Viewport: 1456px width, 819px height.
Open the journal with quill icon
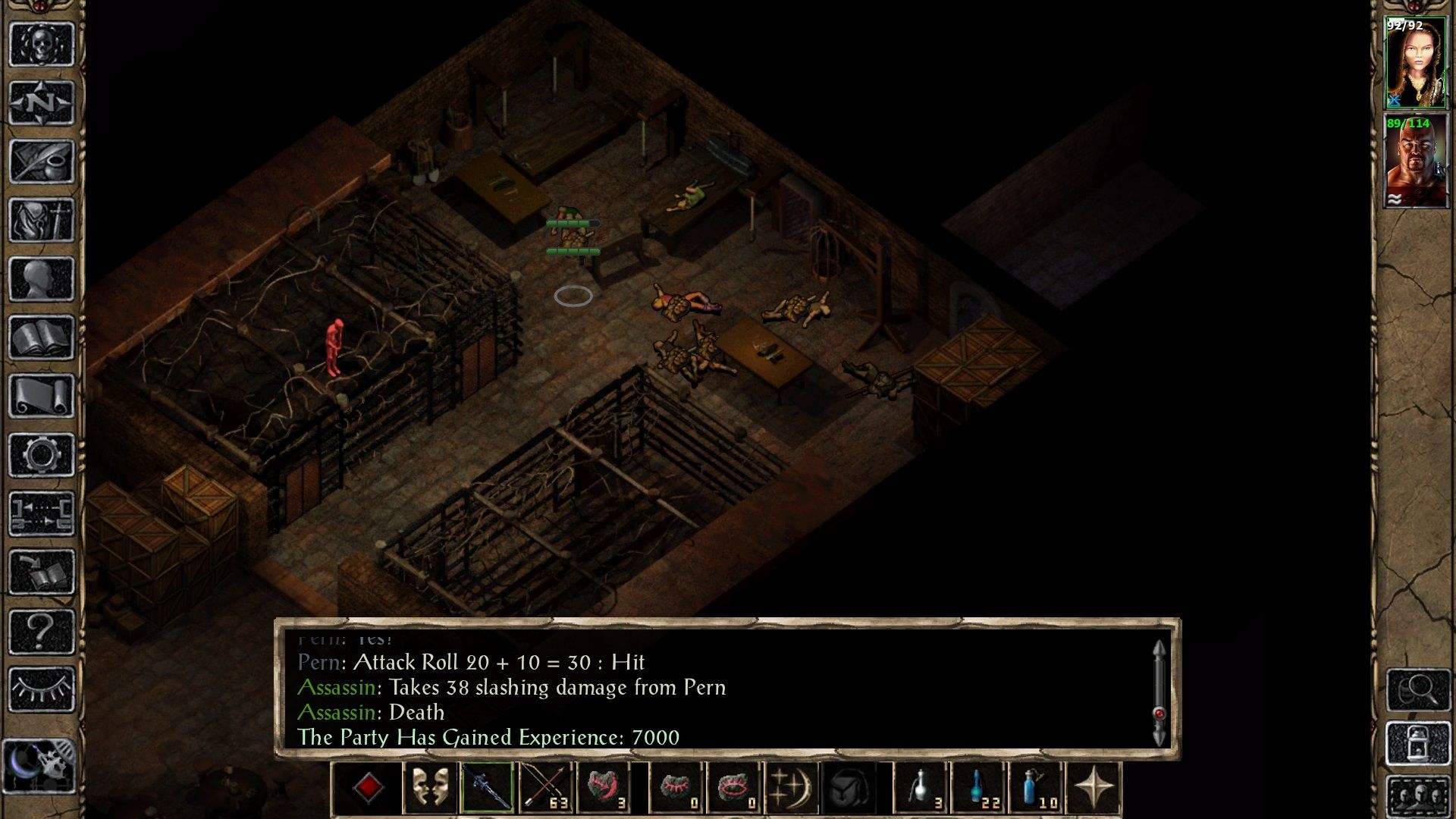point(41,161)
